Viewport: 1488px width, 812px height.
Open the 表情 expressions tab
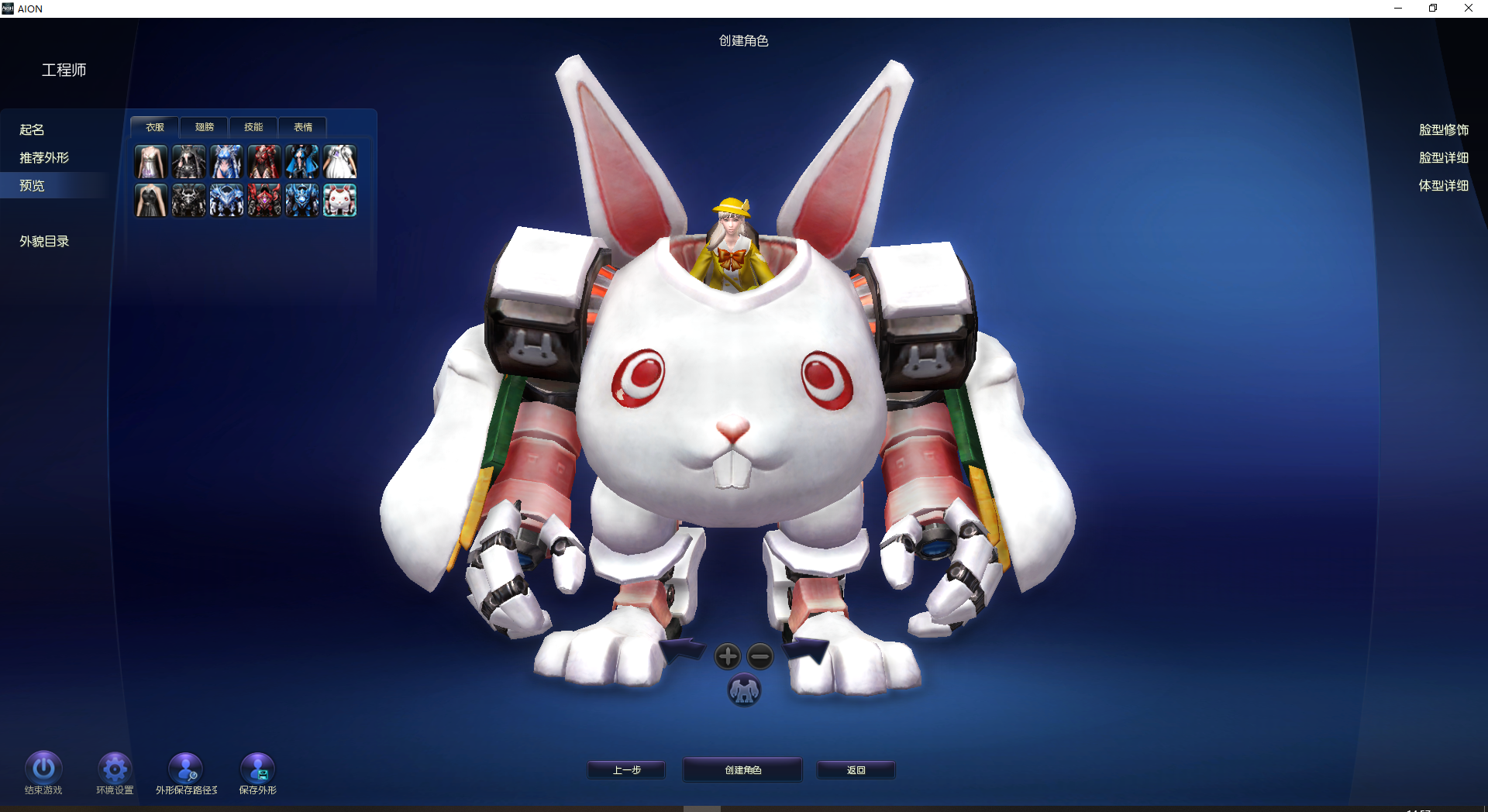(303, 127)
